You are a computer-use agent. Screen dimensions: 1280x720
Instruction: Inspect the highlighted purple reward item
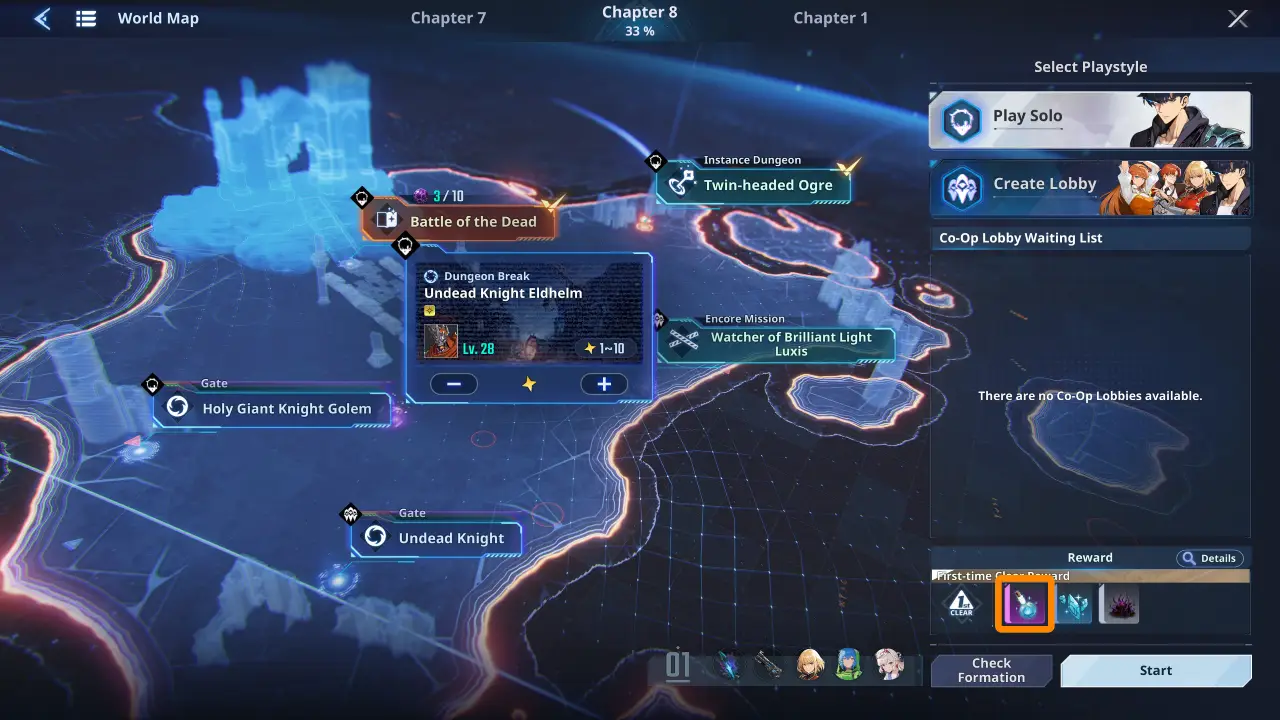(1023, 604)
